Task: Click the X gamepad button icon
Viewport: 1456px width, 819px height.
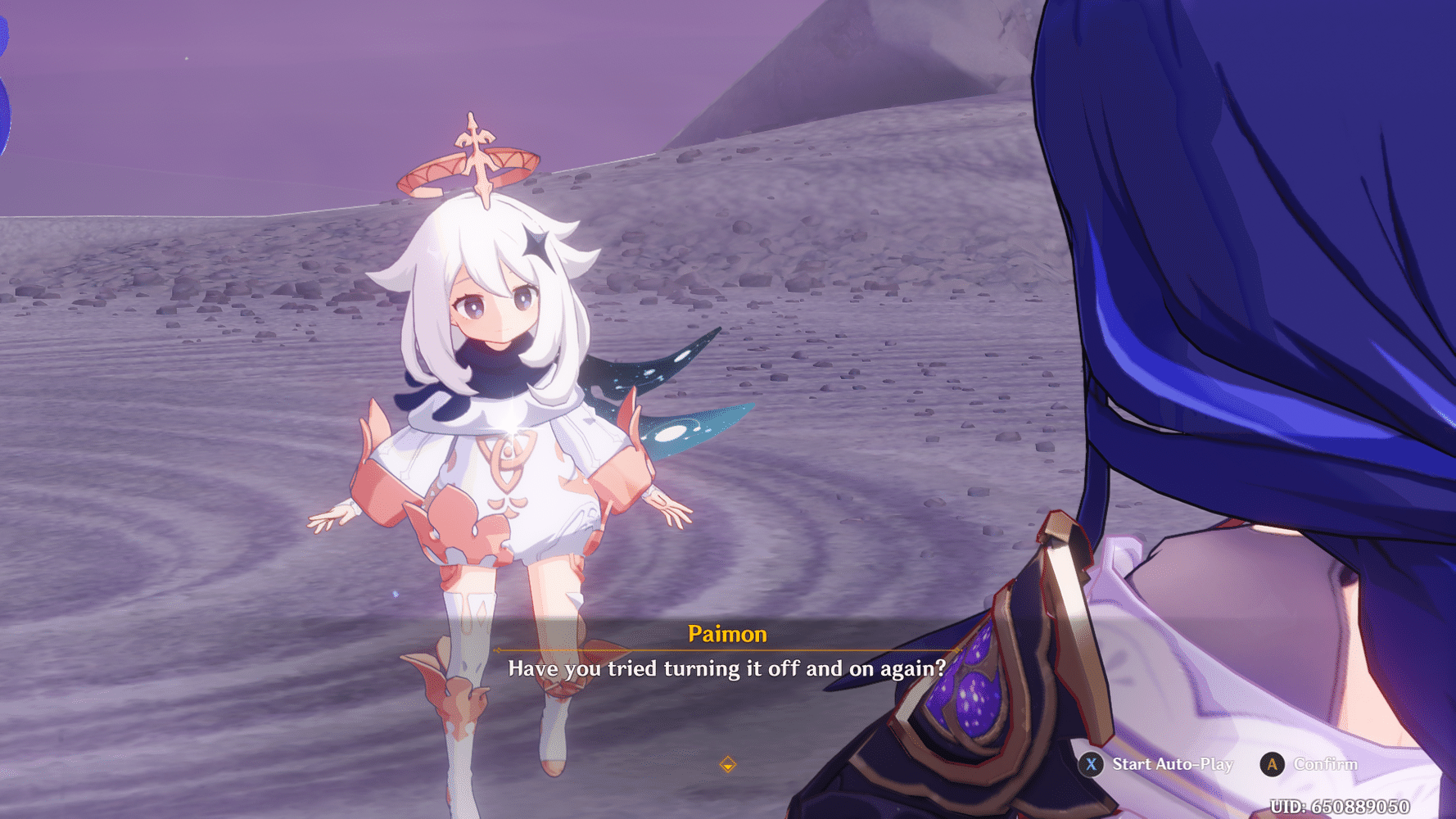Action: point(1089,764)
